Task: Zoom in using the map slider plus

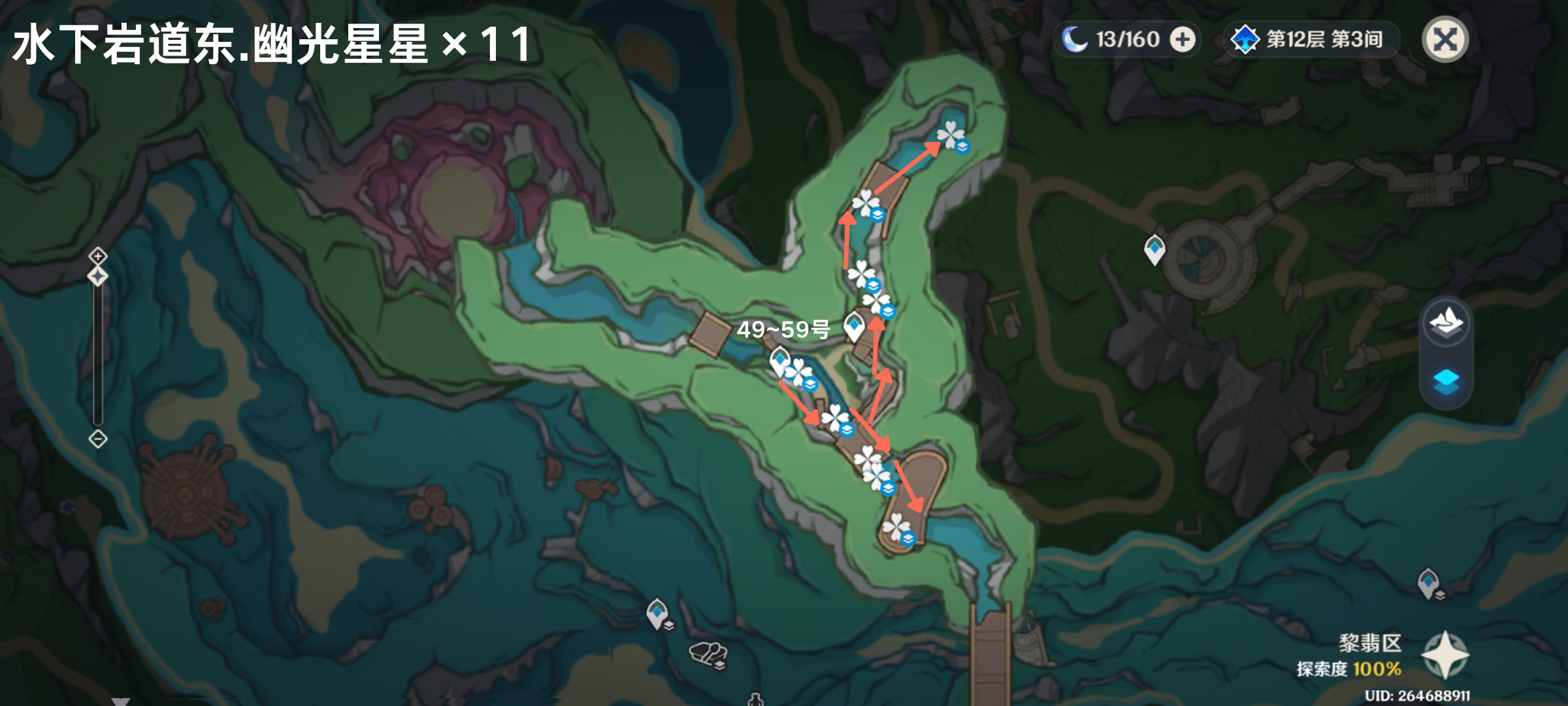Action: point(98,255)
